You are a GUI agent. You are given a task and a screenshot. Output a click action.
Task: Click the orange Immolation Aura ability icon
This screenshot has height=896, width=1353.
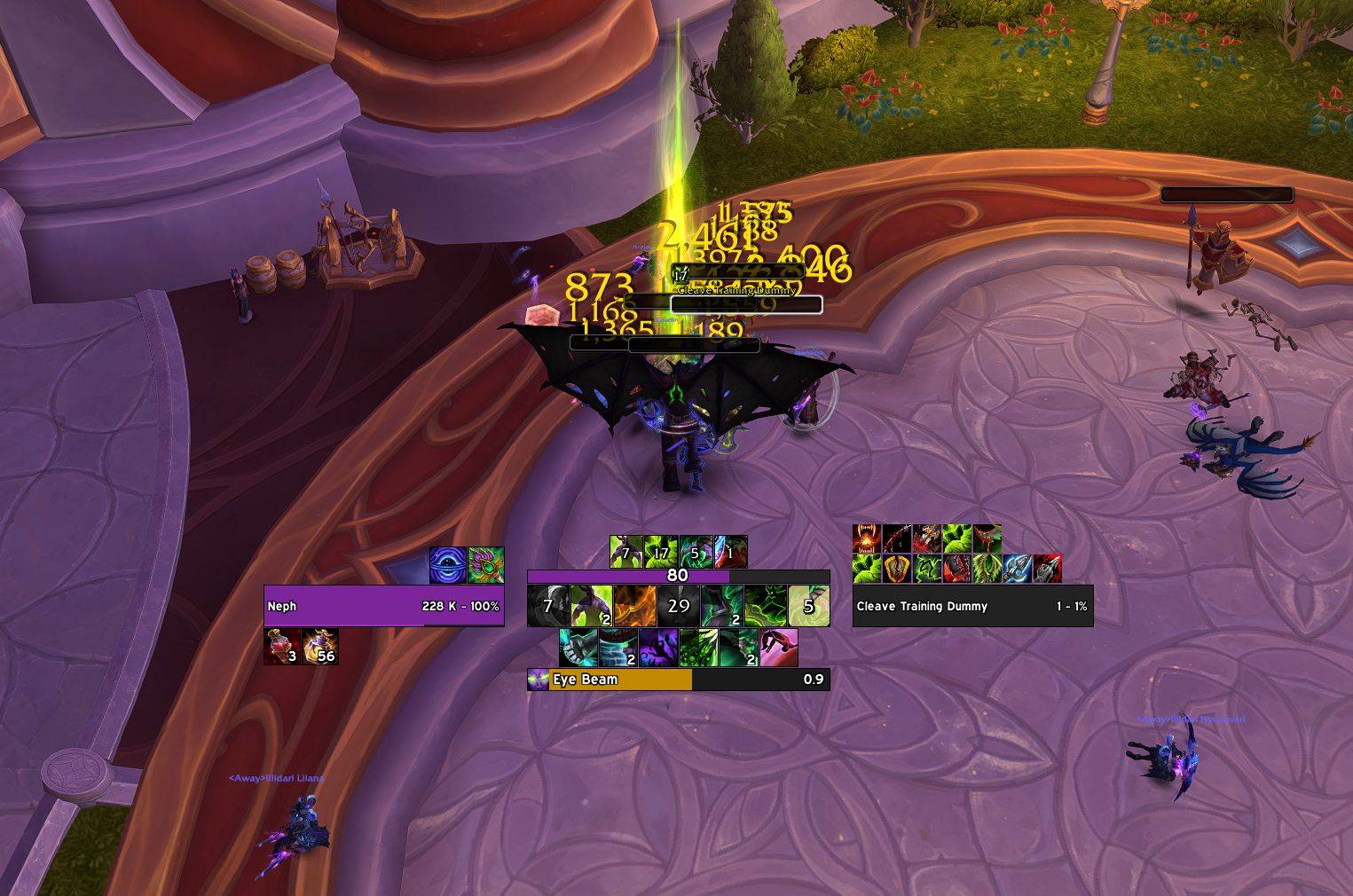(x=634, y=606)
